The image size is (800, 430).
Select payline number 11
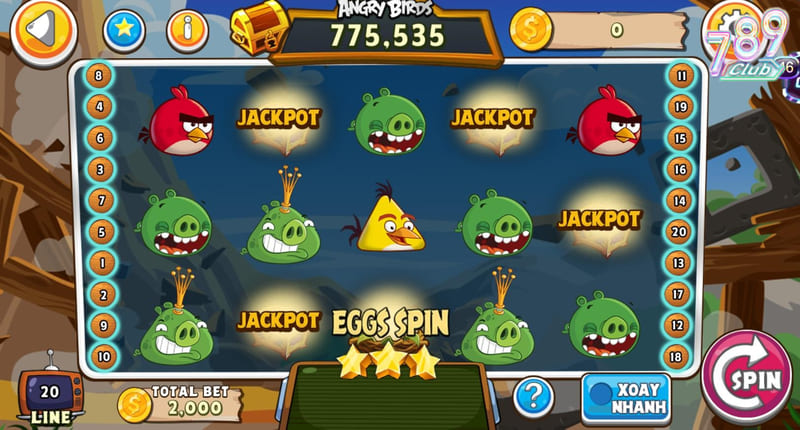pos(681,75)
